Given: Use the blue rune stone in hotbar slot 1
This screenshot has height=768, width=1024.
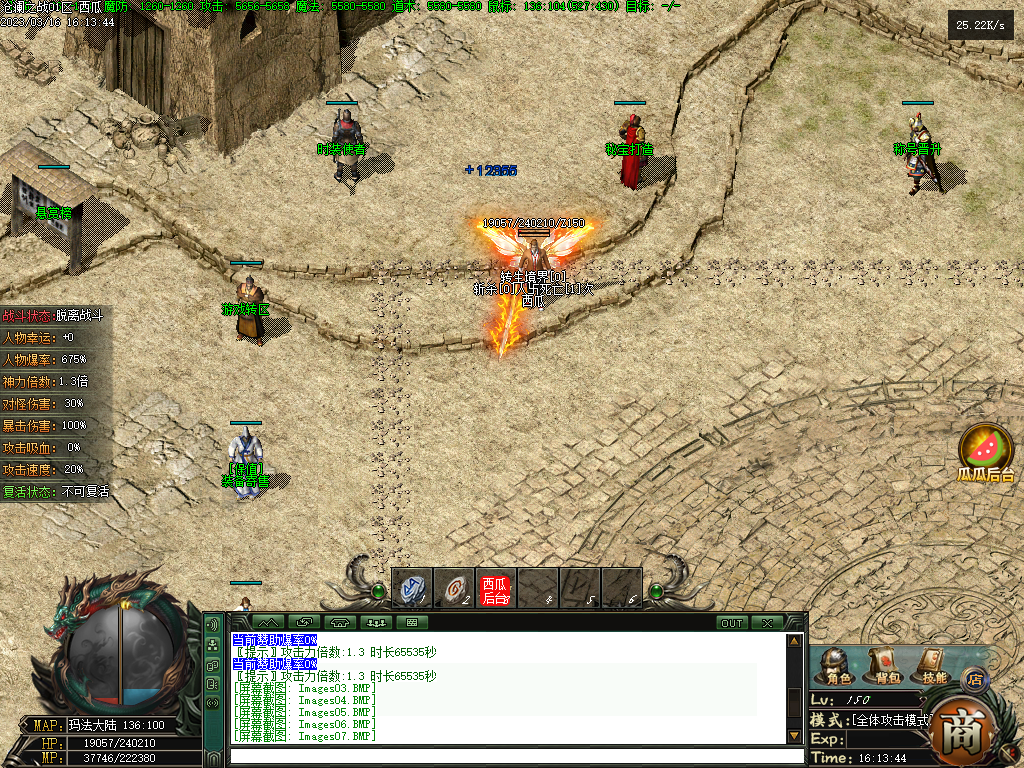Looking at the screenshot, I should (412, 588).
